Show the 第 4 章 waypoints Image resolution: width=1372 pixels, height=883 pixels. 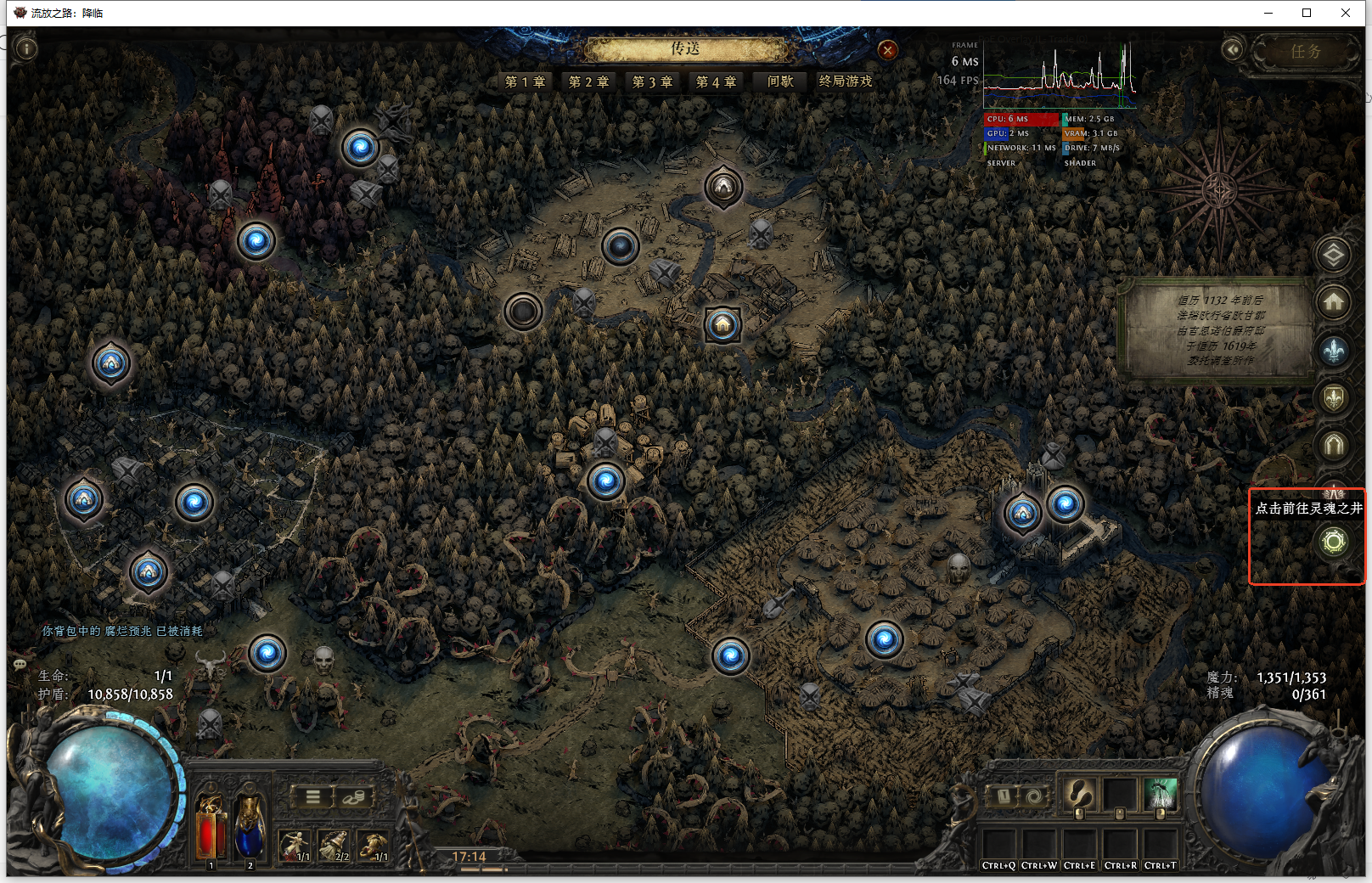(x=716, y=82)
